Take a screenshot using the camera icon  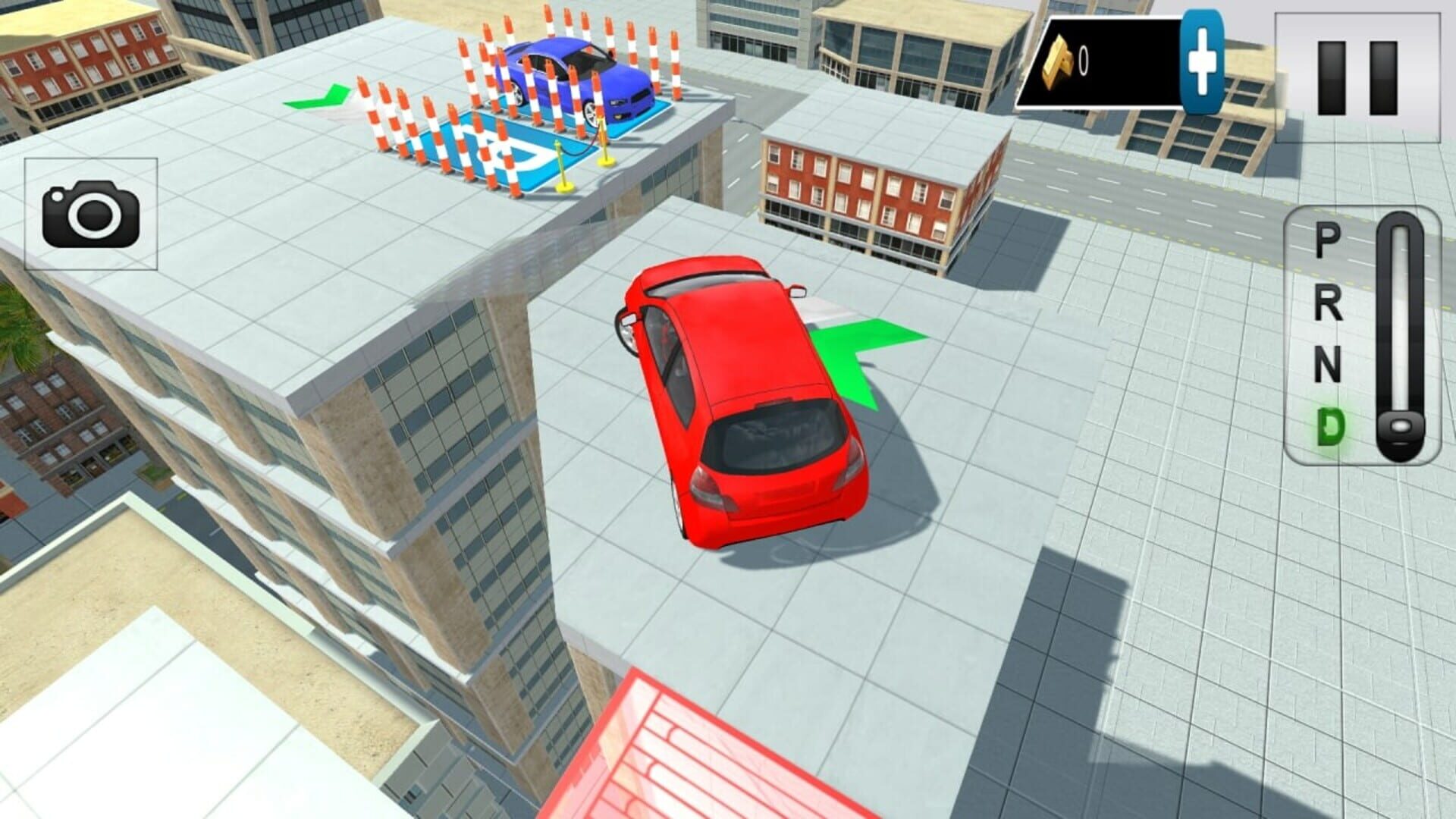91,214
